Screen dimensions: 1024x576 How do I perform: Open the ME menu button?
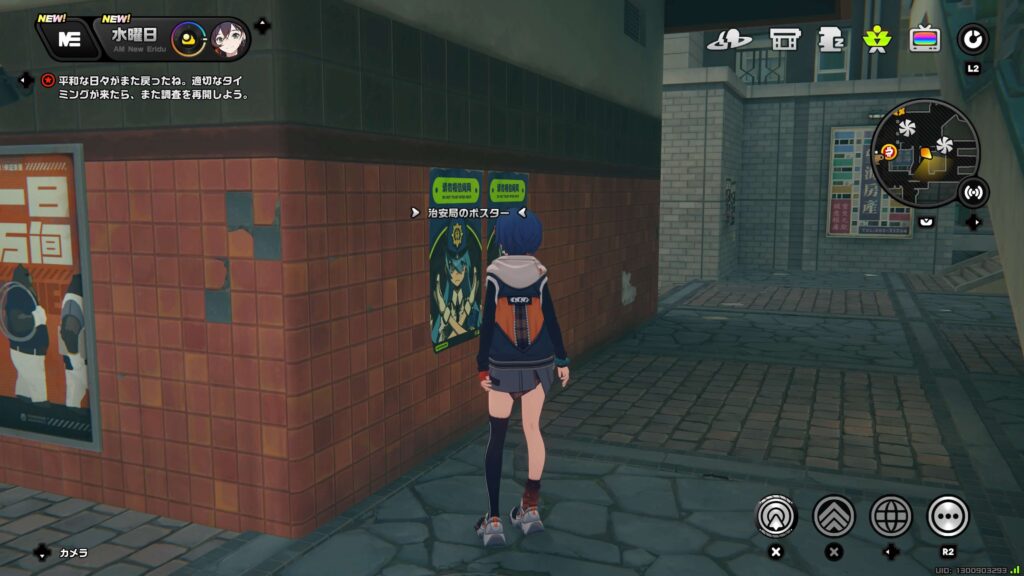click(x=69, y=40)
